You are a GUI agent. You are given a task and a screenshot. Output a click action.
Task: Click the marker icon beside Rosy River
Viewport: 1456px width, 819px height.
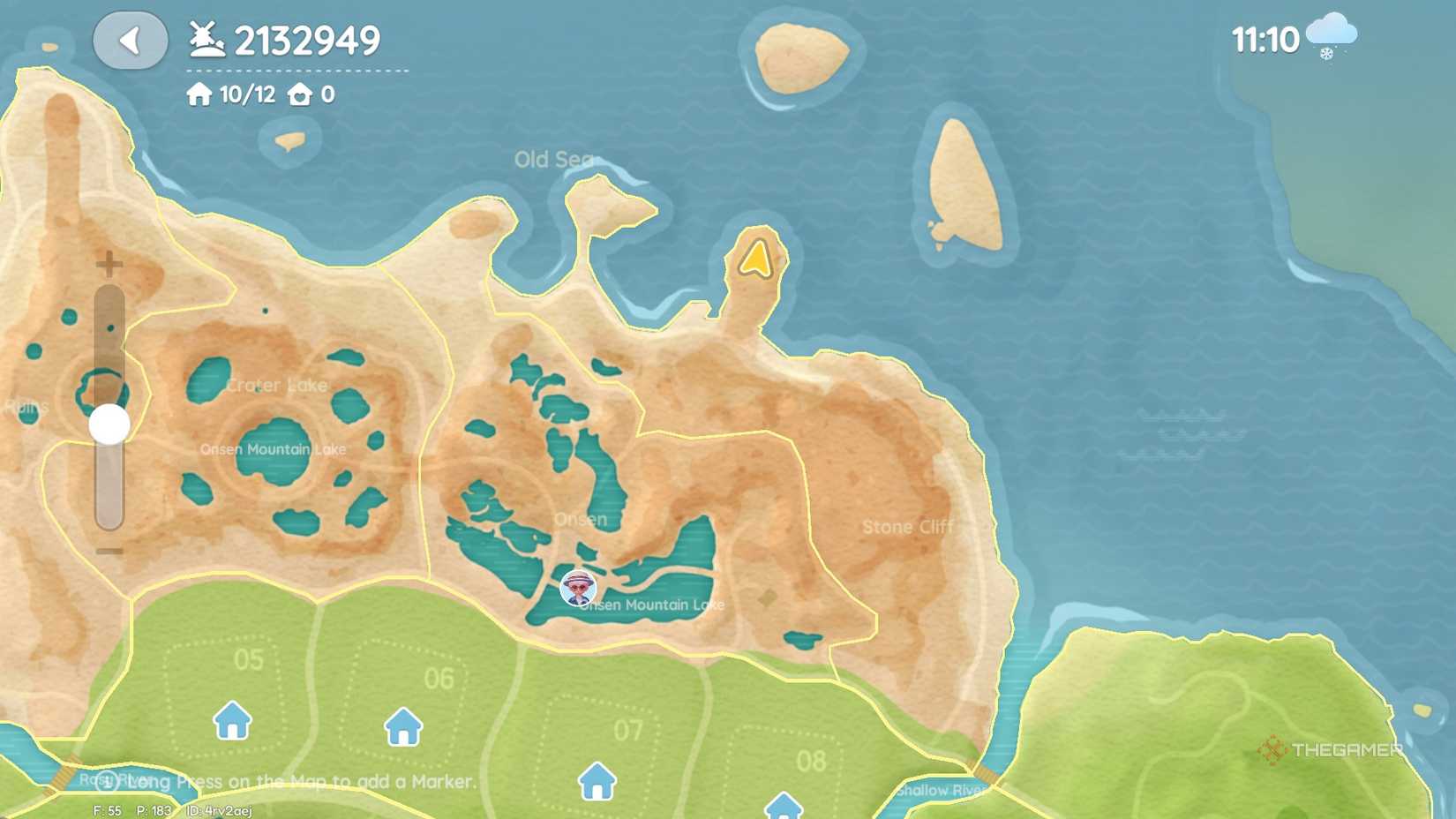(108, 781)
